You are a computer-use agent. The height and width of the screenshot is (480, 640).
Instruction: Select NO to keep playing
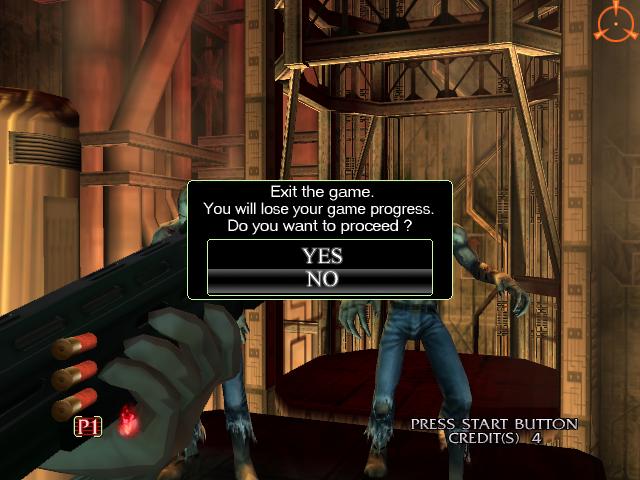click(321, 280)
